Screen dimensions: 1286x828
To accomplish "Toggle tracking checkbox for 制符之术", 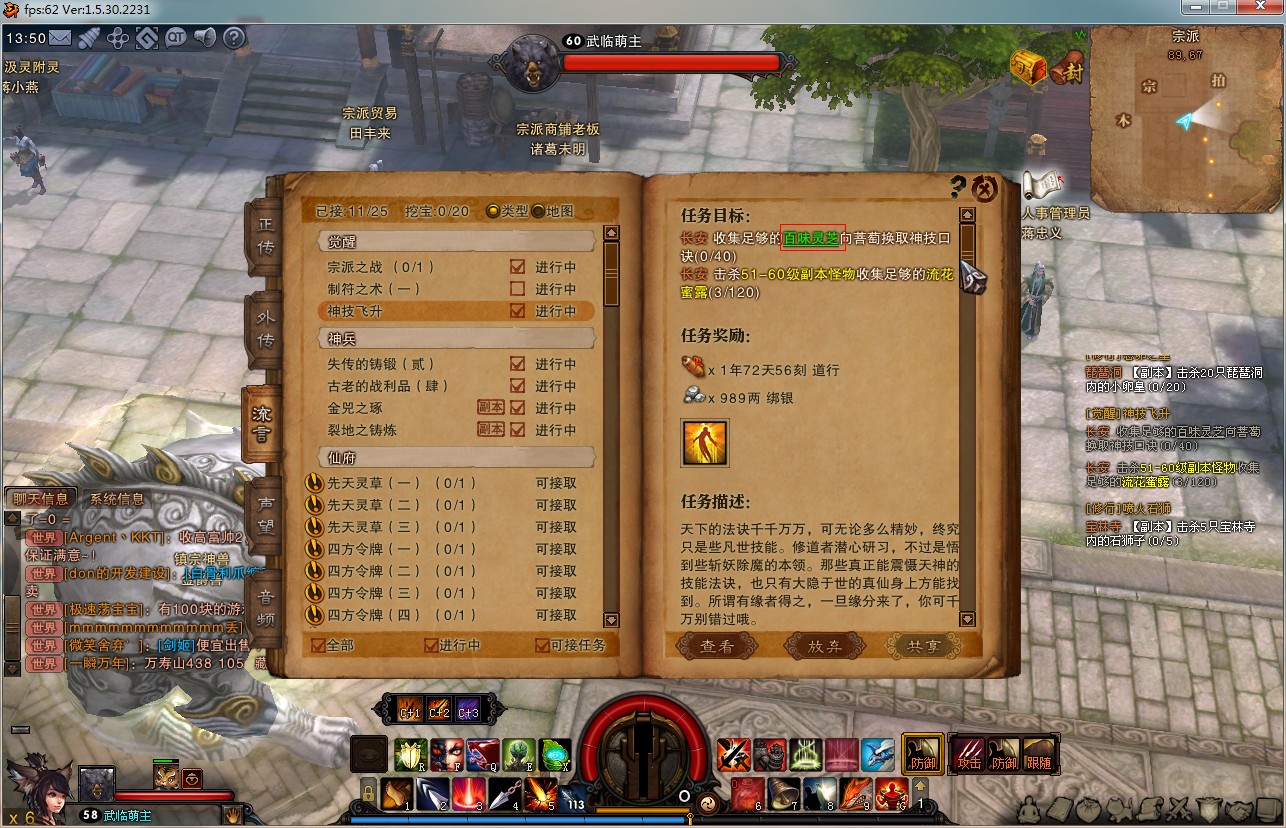I will point(517,289).
